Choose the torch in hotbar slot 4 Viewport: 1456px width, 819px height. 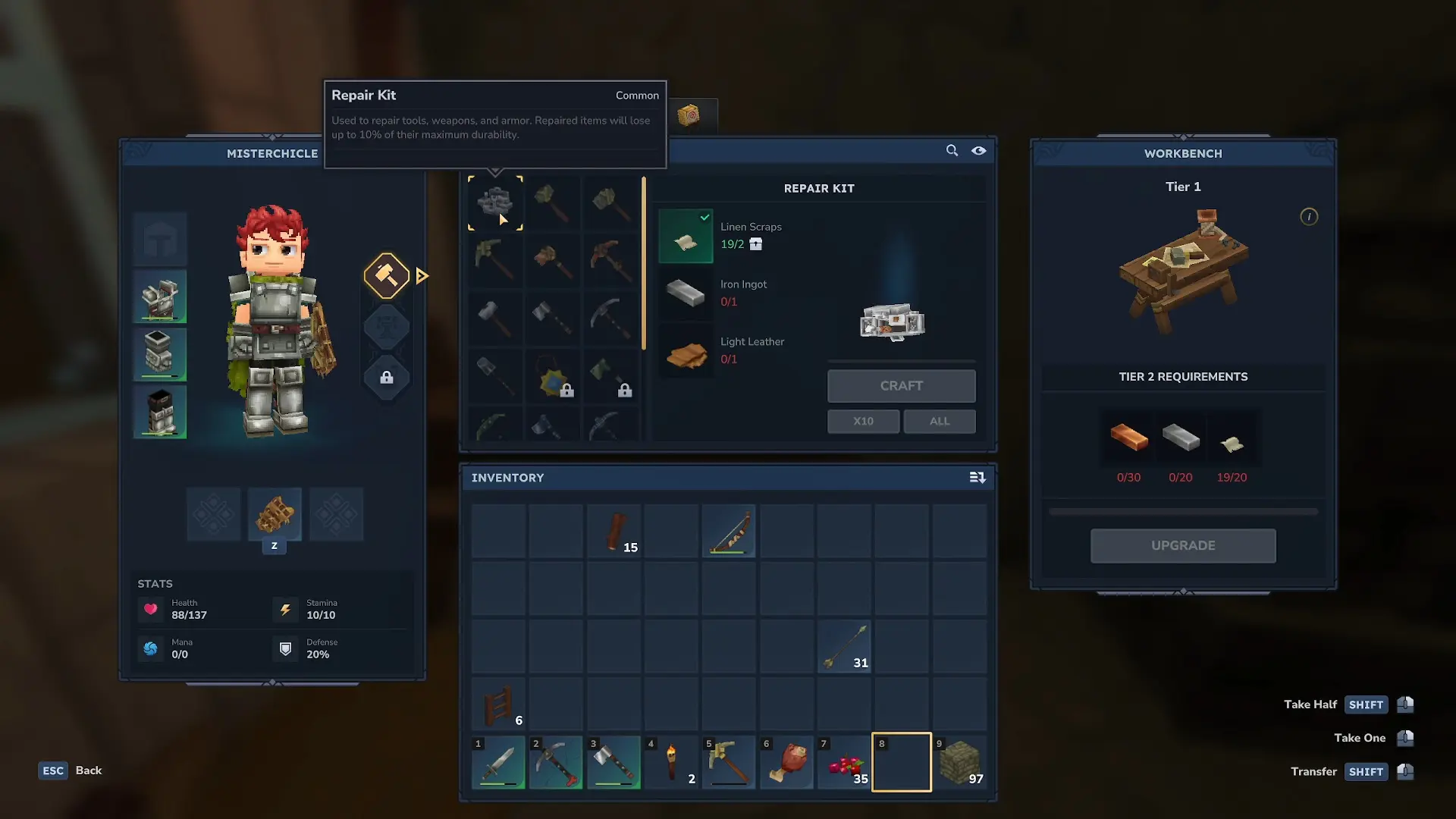pos(671,762)
